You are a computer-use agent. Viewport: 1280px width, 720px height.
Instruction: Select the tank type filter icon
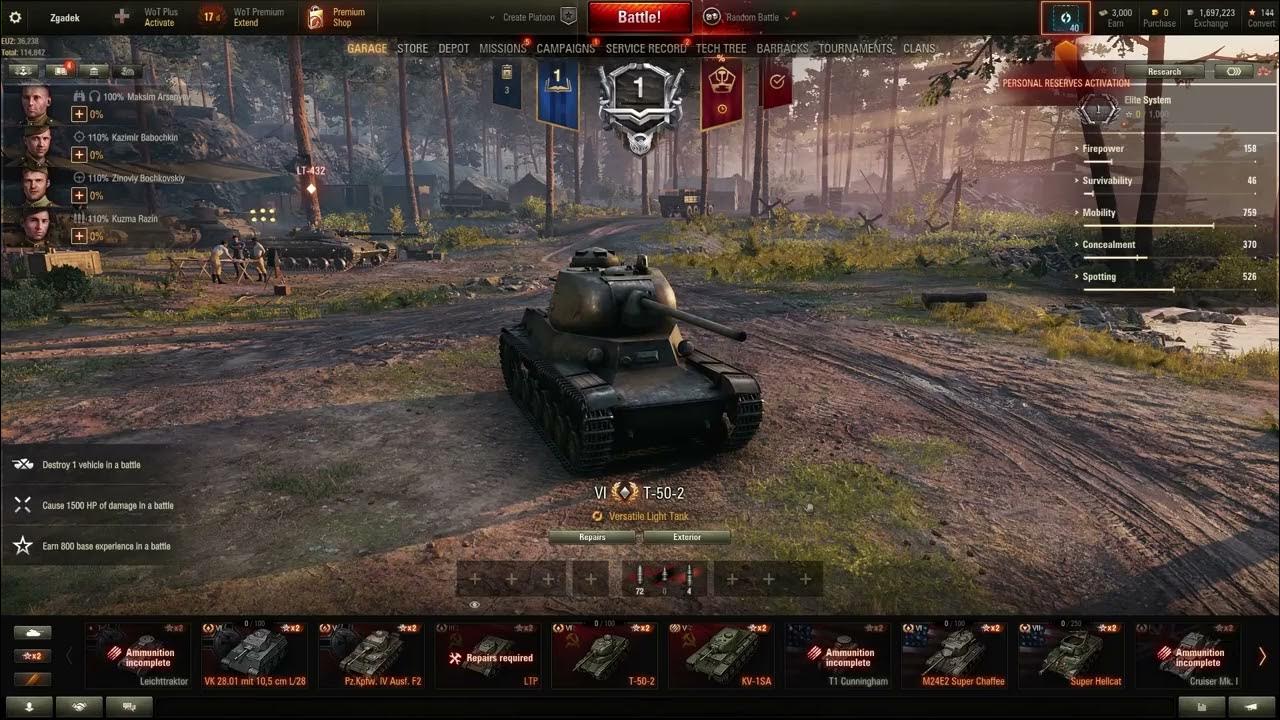pos(33,632)
